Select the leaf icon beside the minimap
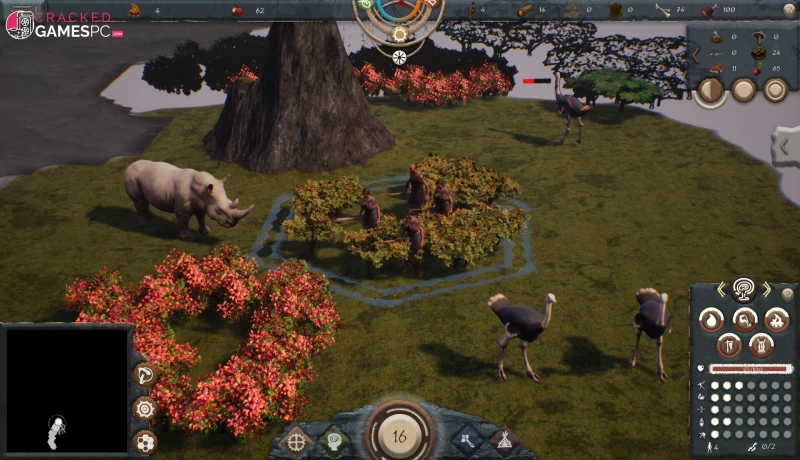The image size is (800, 460). tap(145, 375)
